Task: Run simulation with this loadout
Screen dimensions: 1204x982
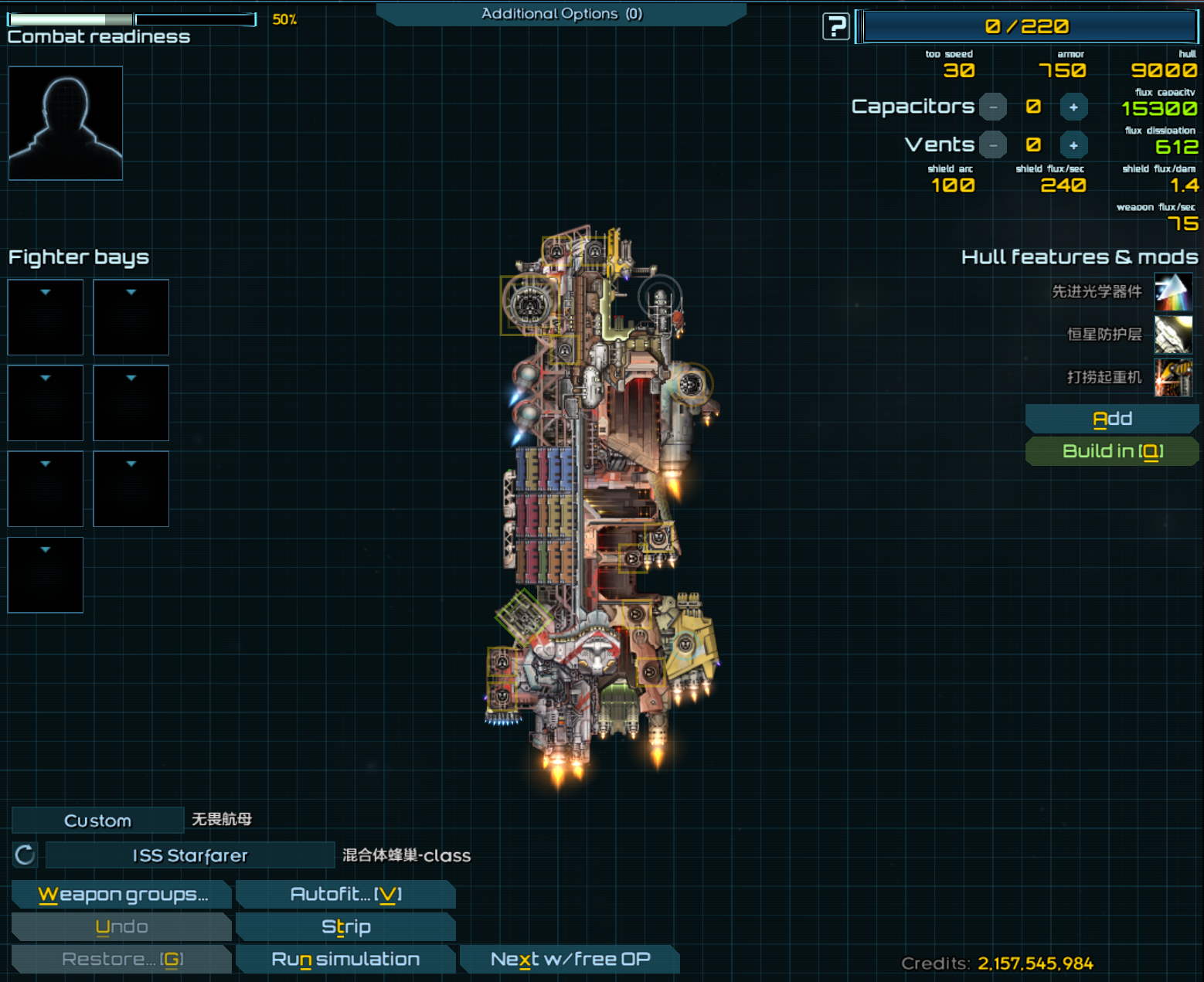Action: 345,960
